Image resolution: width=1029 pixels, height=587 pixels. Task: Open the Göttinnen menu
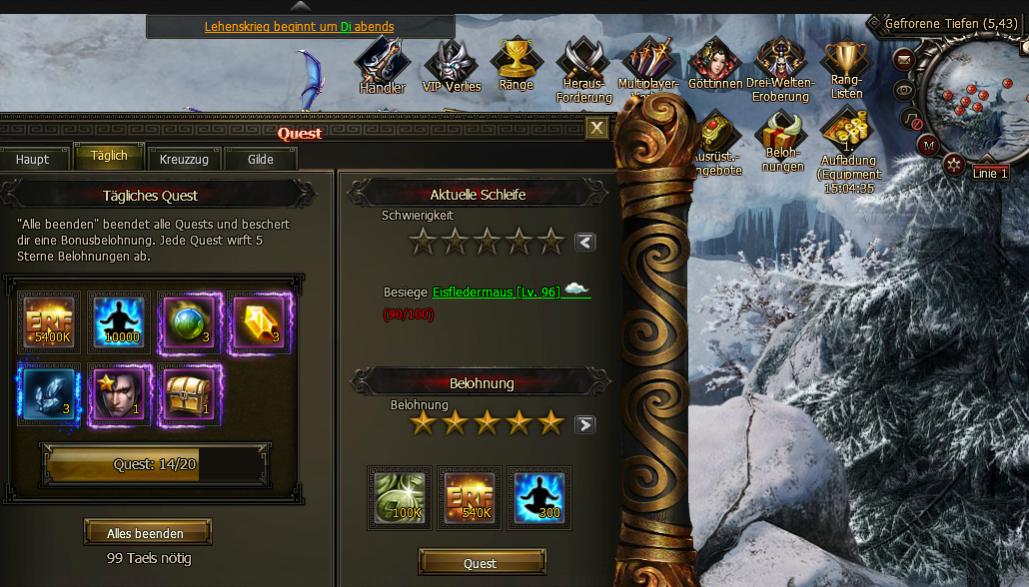pos(714,64)
